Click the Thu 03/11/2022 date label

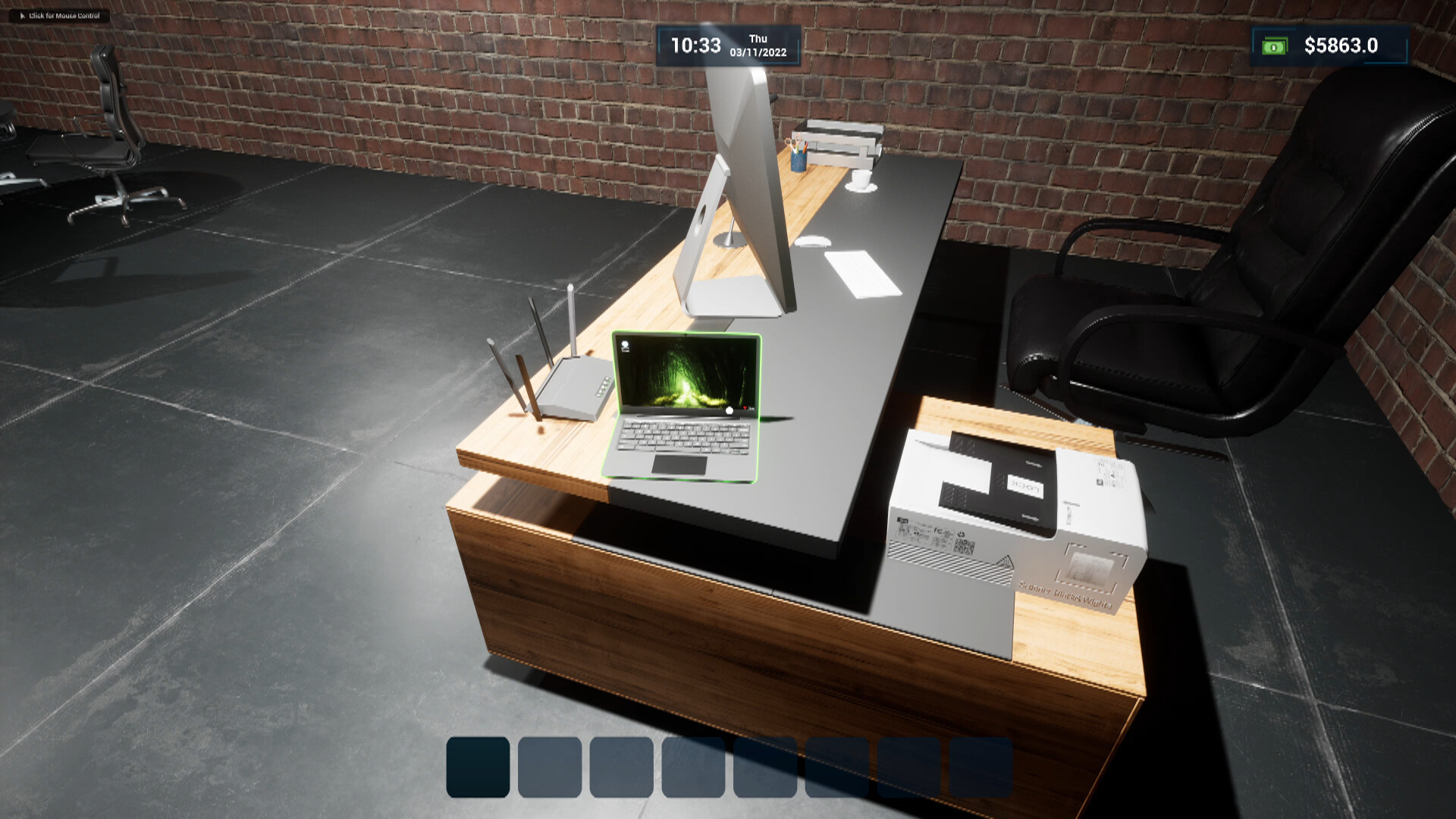coord(757,45)
